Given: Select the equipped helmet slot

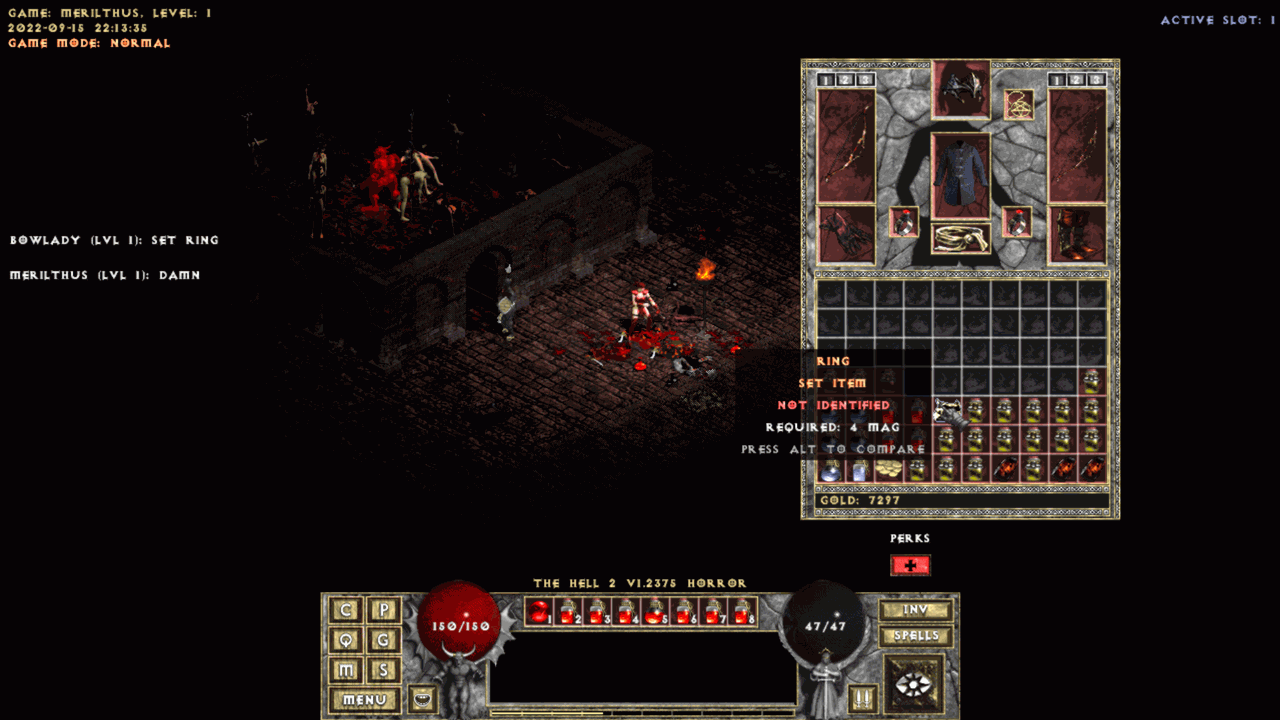Looking at the screenshot, I should point(961,89).
